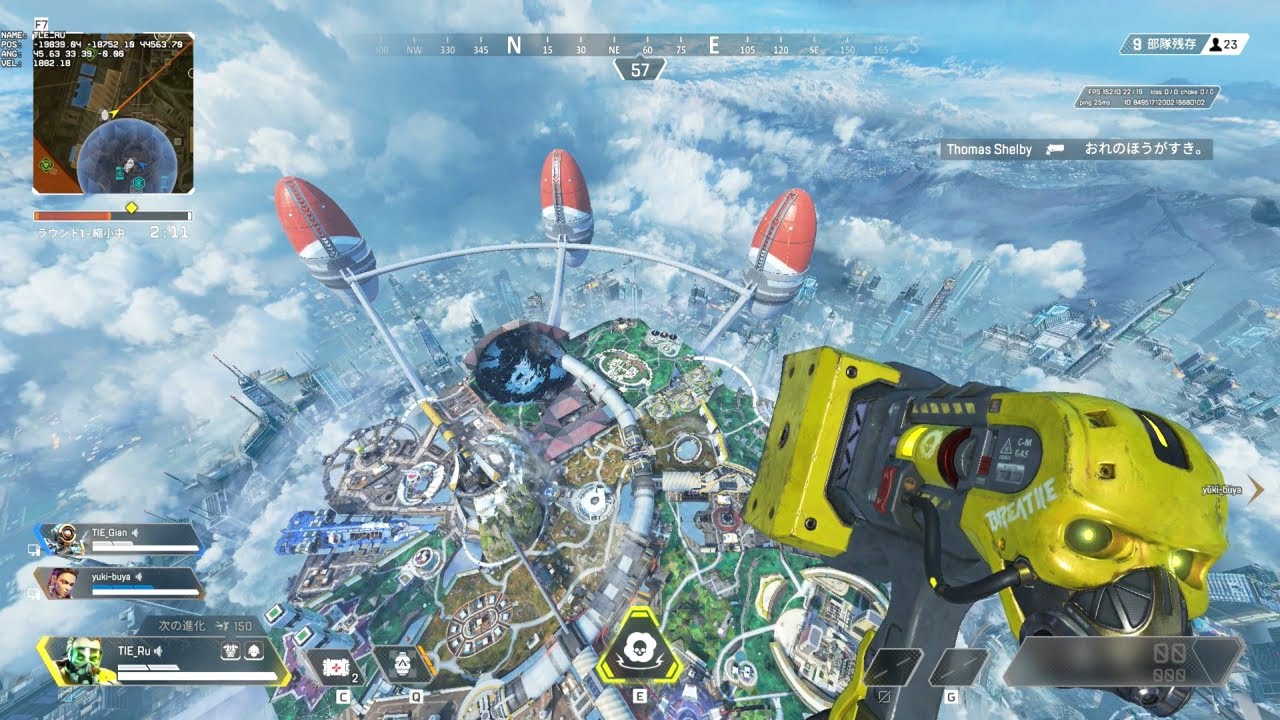This screenshot has height=720, width=1280.
Task: Open the squads remaining counter
Action: 1160,44
